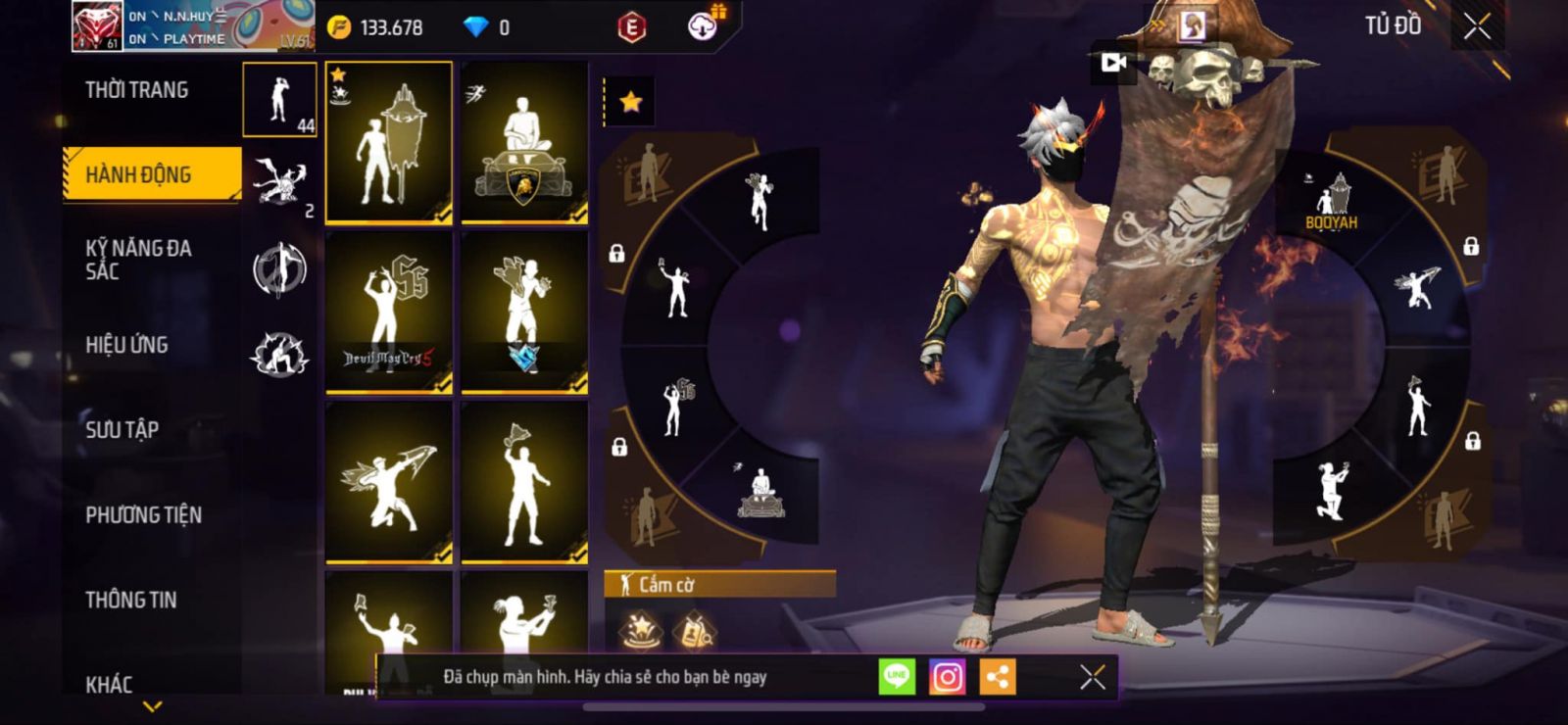1568x725 pixels.
Task: Share screenshot via LINE
Action: coord(897,677)
